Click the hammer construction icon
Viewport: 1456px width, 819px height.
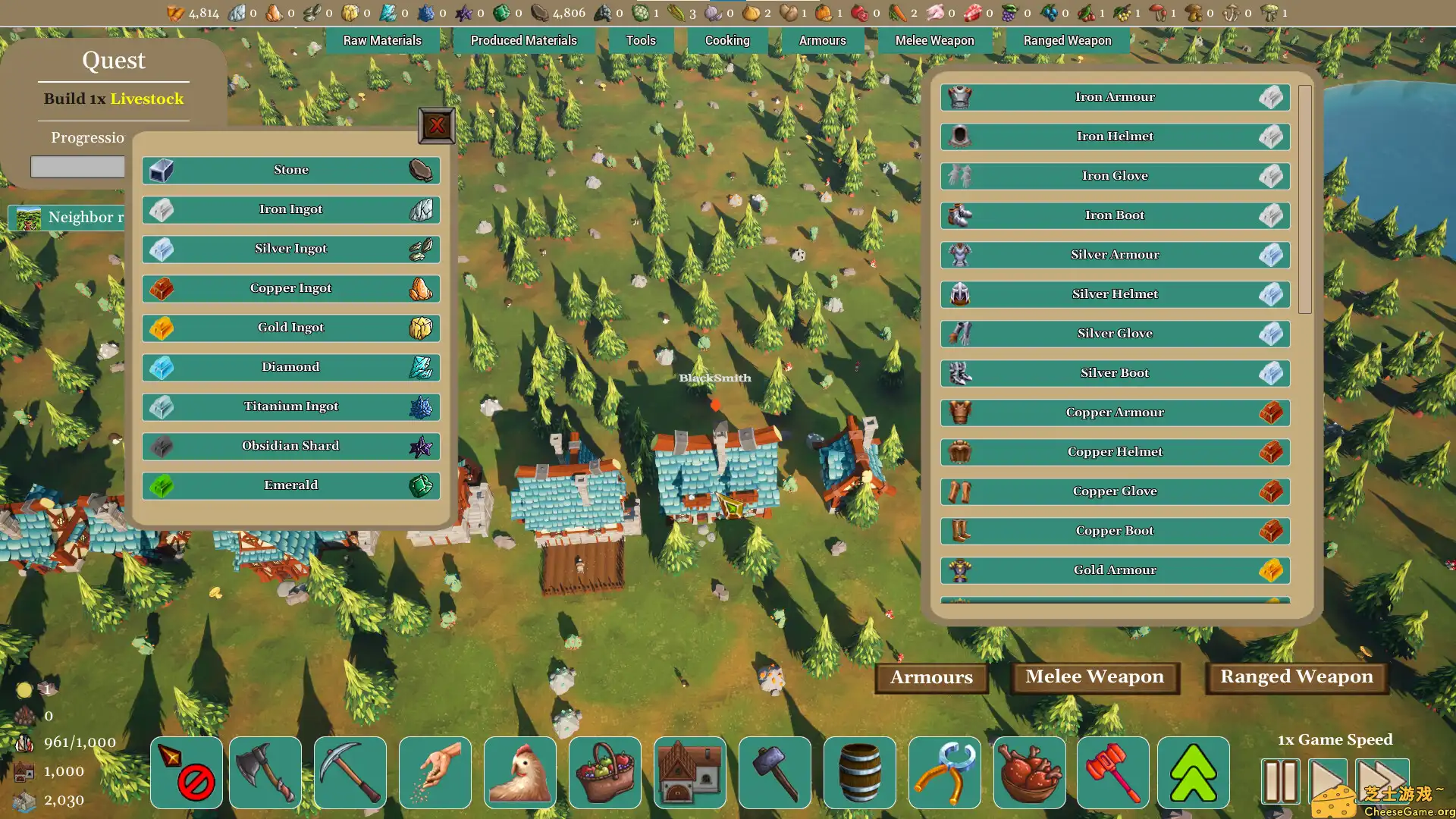774,772
